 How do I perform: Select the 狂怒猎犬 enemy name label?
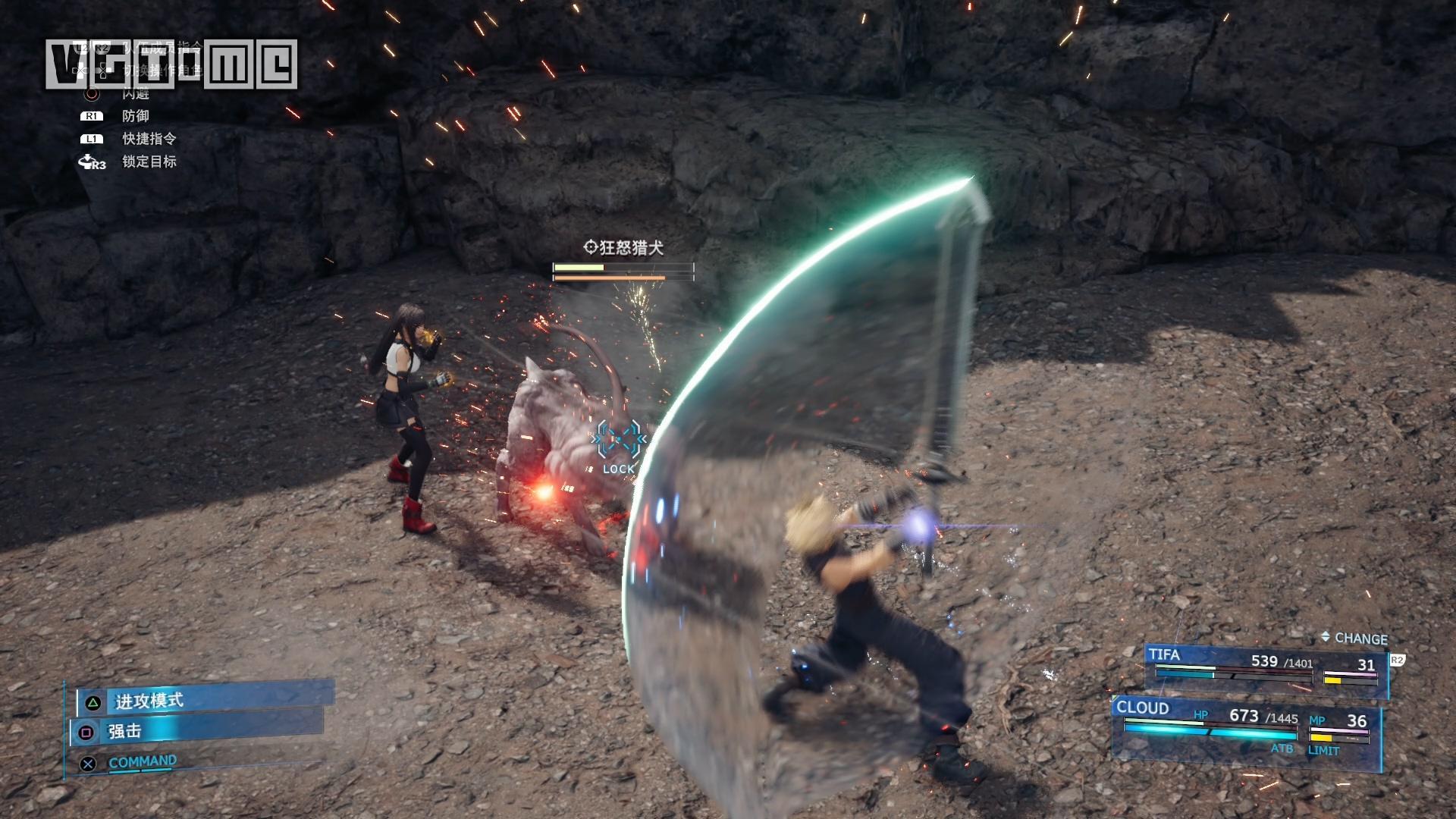point(624,248)
